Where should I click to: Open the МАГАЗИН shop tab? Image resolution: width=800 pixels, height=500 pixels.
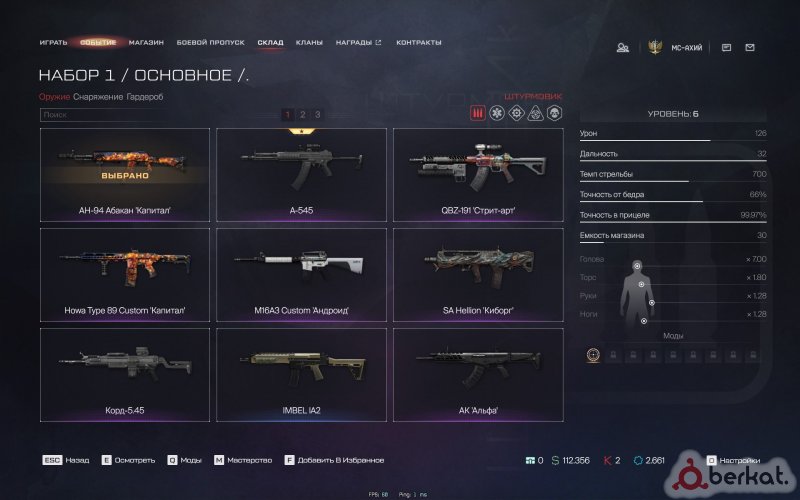(146, 43)
